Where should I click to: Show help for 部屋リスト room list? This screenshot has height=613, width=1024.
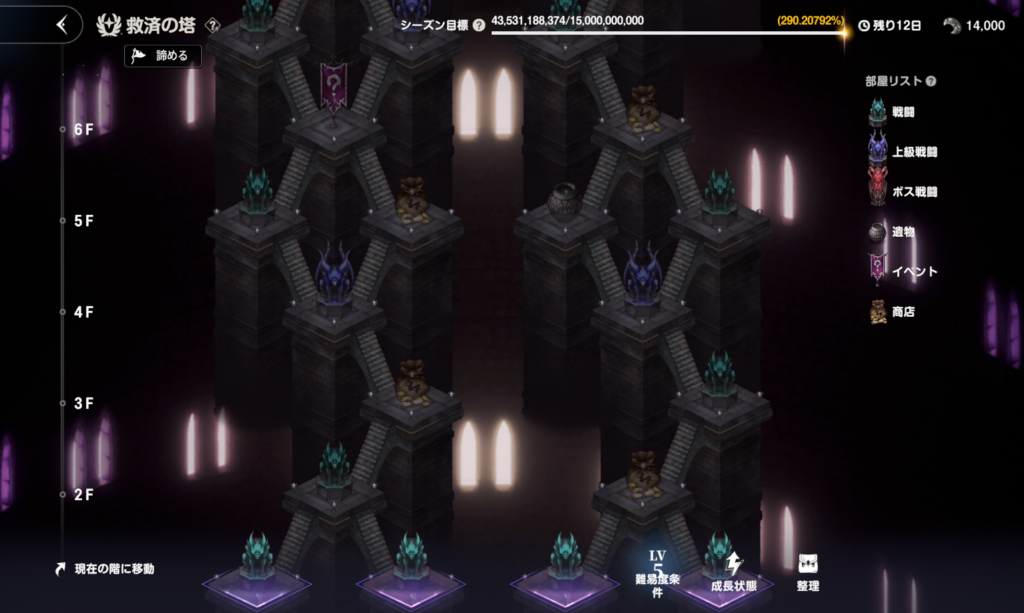click(931, 81)
